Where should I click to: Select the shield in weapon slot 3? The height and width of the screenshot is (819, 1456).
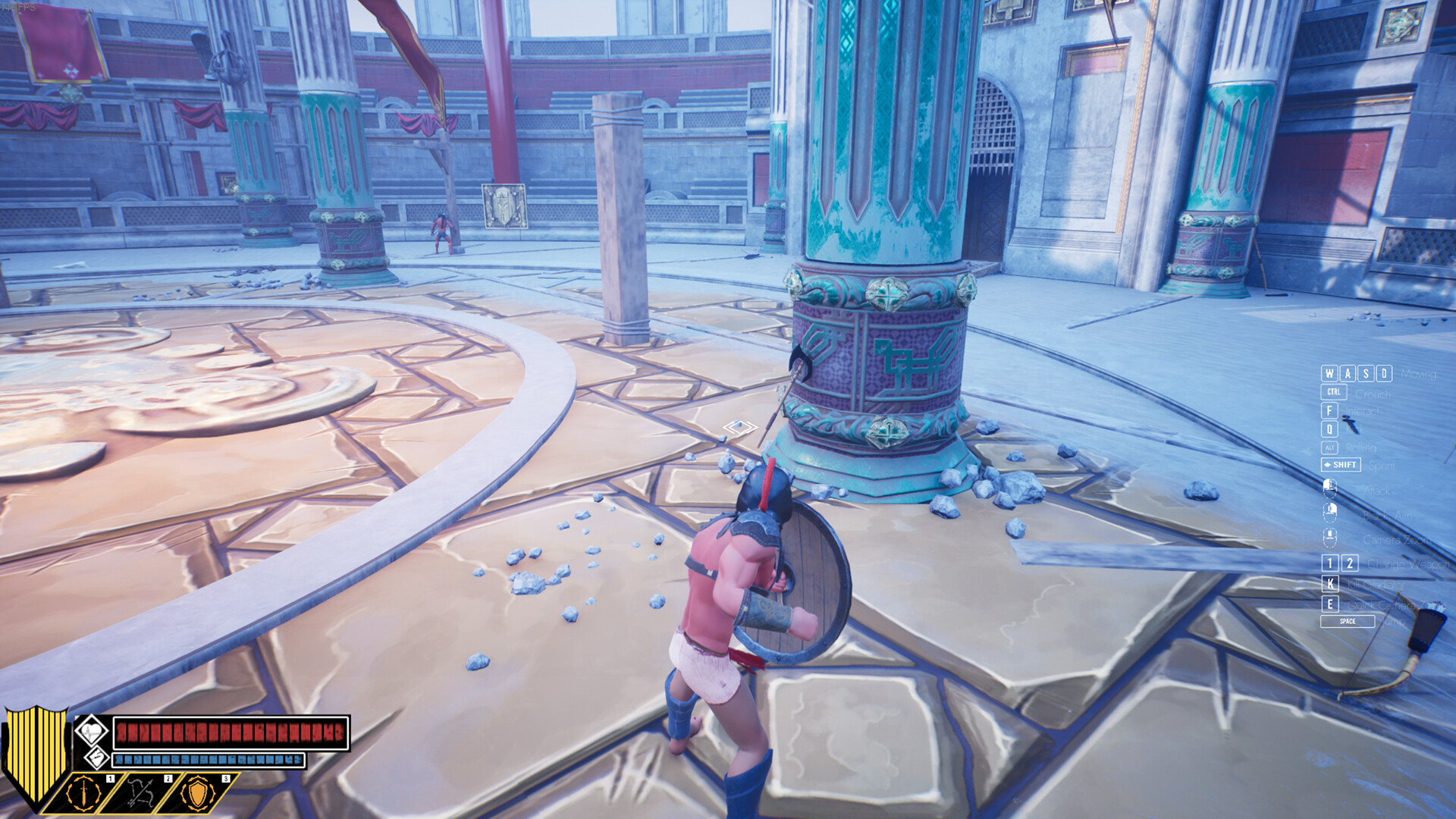coord(197,795)
